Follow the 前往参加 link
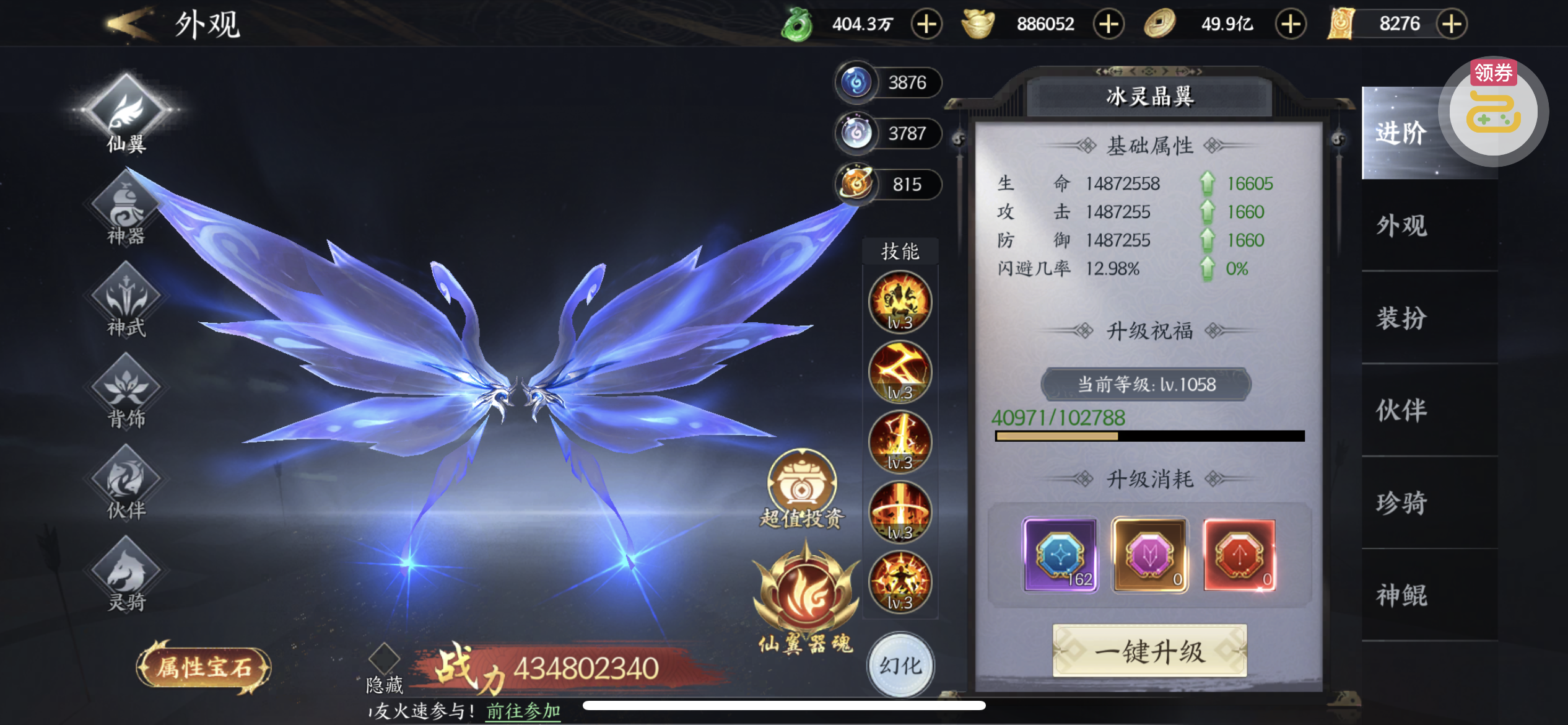Image resolution: width=1568 pixels, height=725 pixels. click(x=523, y=711)
